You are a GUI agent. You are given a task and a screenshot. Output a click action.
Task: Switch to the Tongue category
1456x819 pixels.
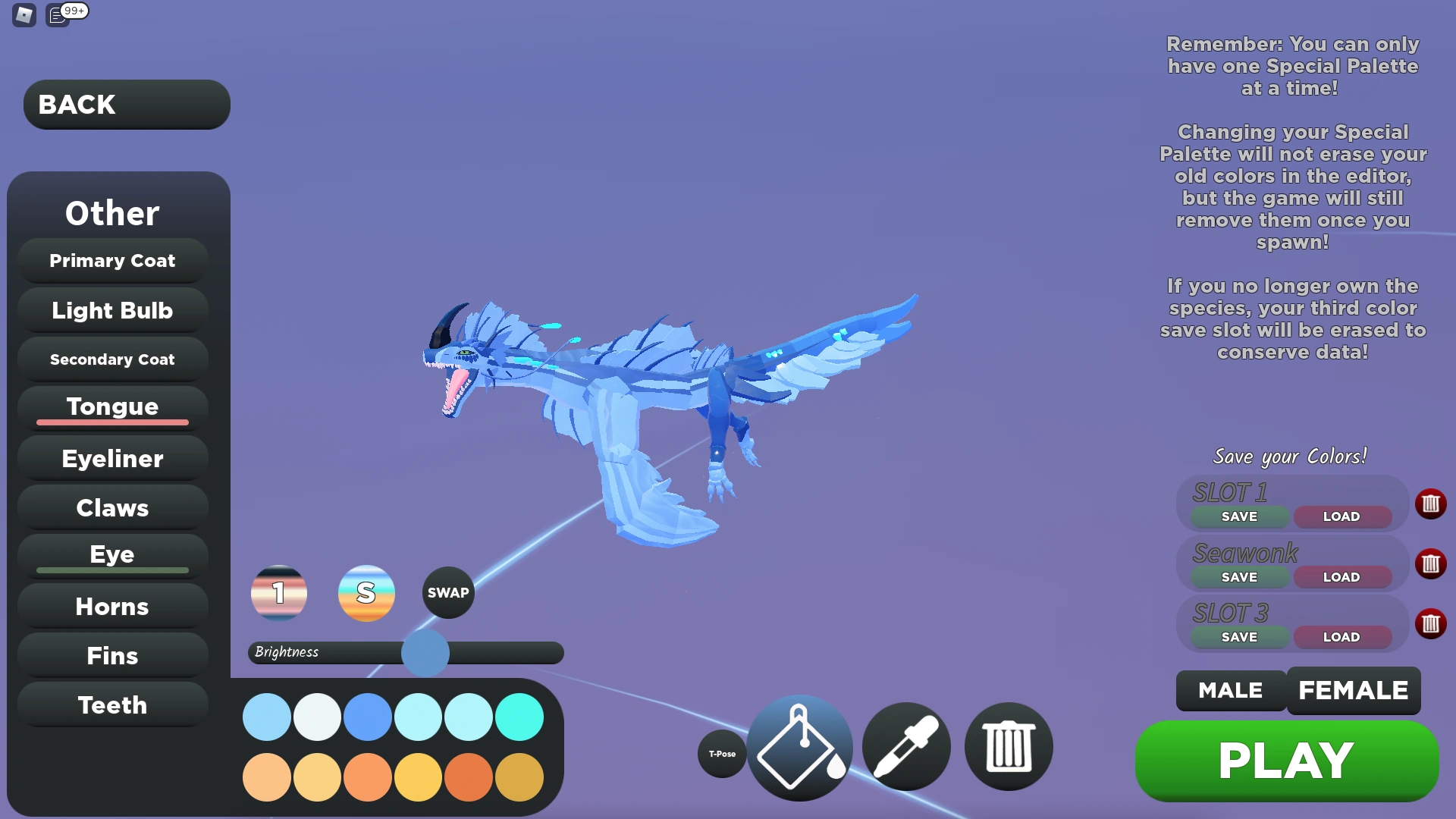tap(111, 407)
